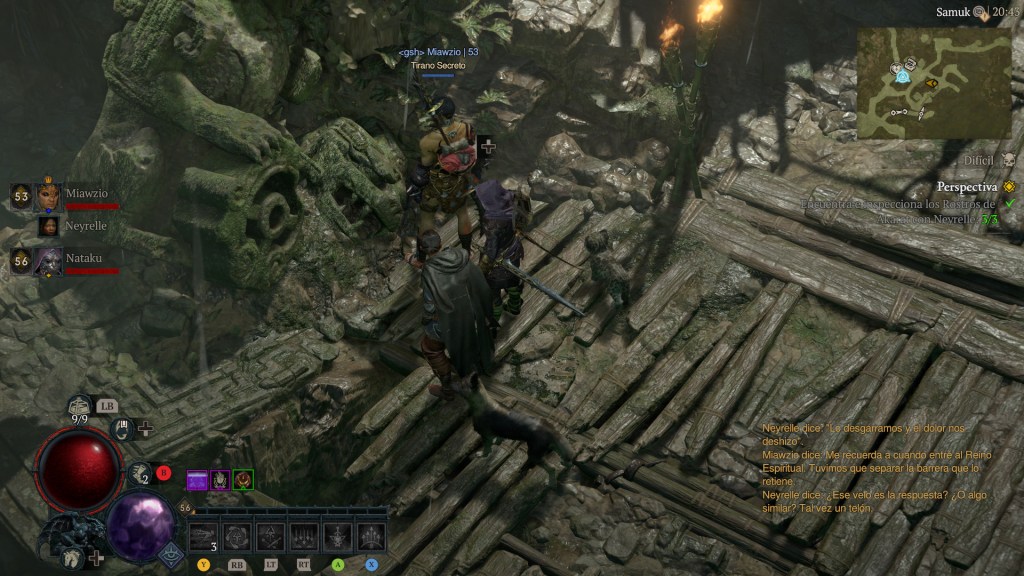
Task: Activate the third skill with crossed blades
Action: (x=270, y=537)
